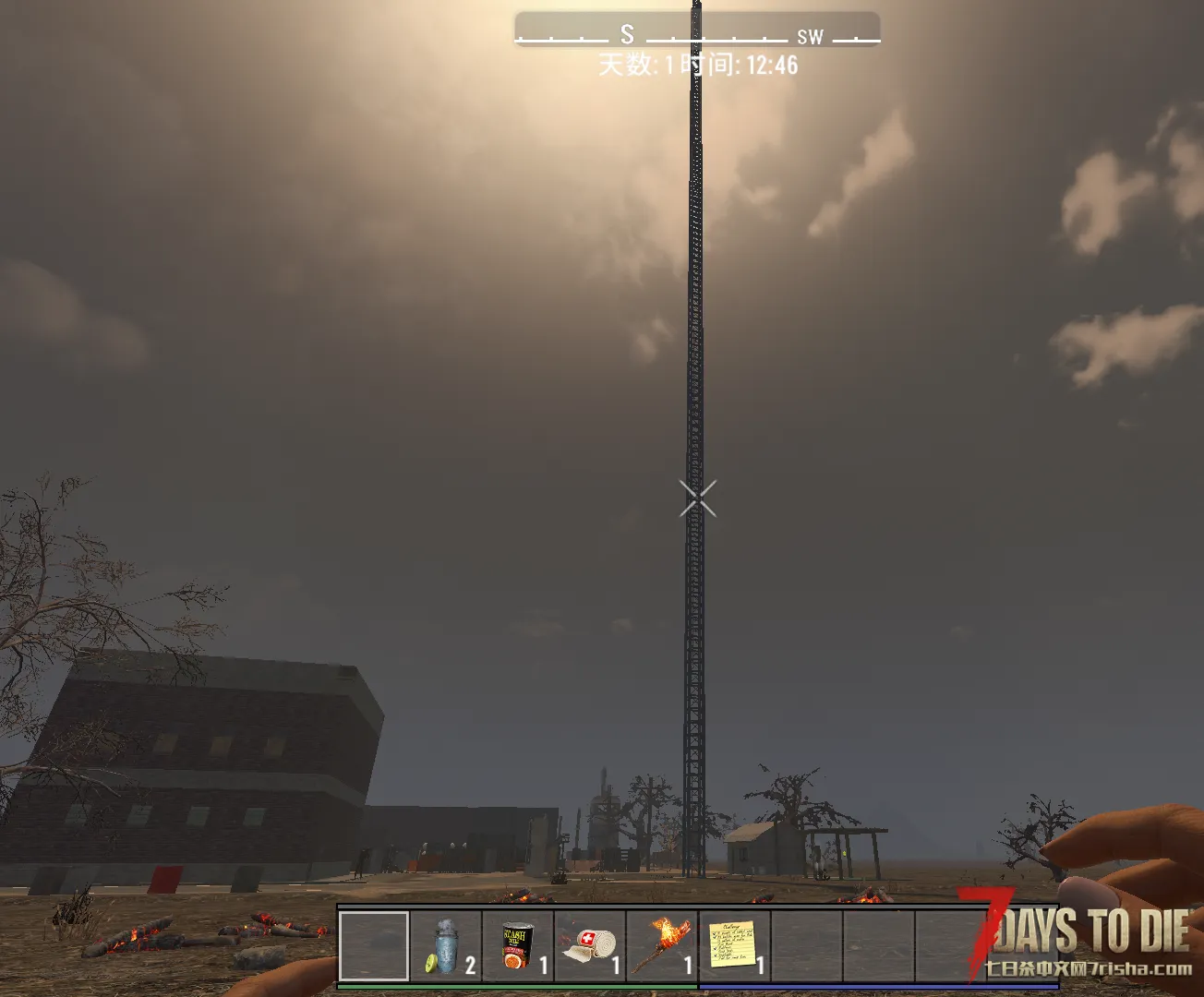Choose the first aid bandage slot
The height and width of the screenshot is (997, 1204).
pos(590,946)
